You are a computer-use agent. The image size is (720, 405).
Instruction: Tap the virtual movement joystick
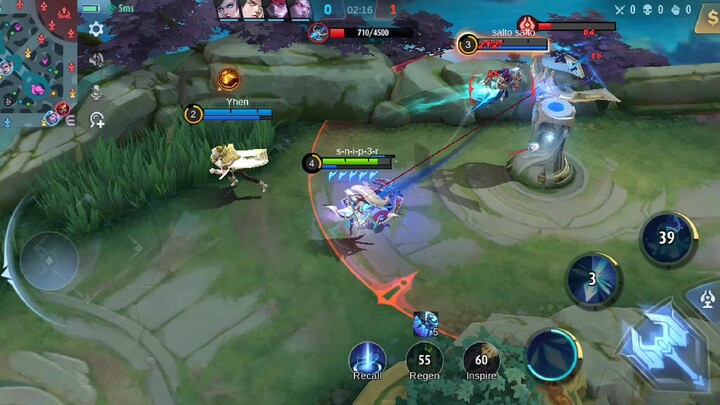pos(50,262)
